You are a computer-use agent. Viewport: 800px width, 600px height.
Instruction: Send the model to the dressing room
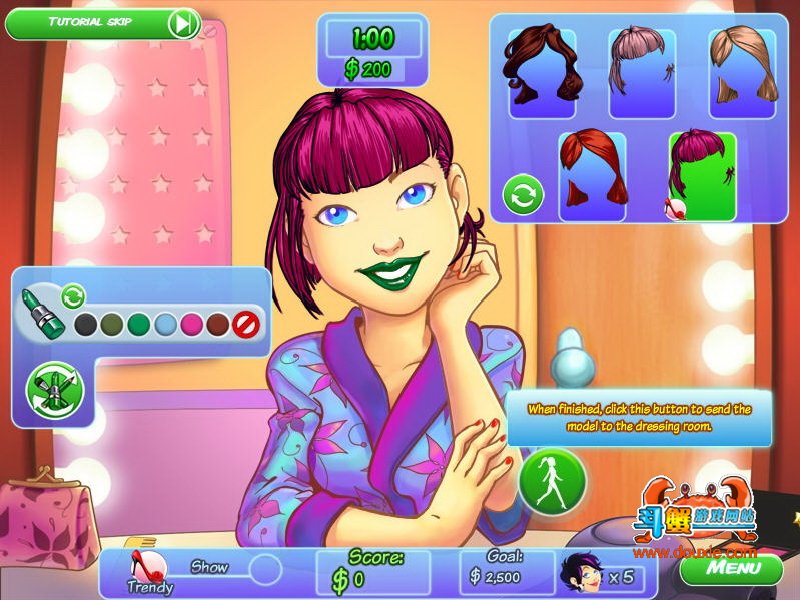tap(551, 479)
